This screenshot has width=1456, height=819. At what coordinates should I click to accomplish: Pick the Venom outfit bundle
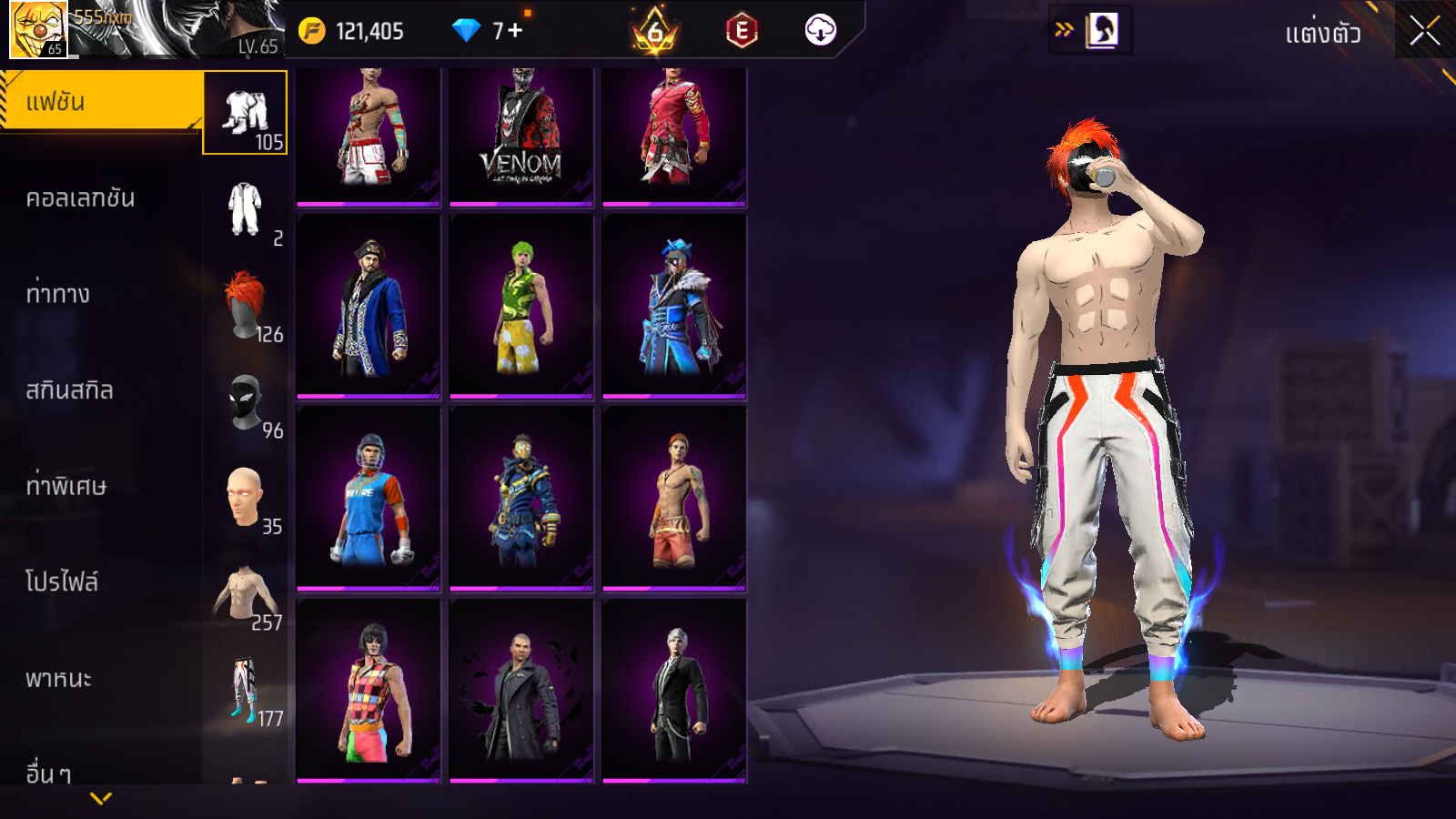(x=521, y=136)
